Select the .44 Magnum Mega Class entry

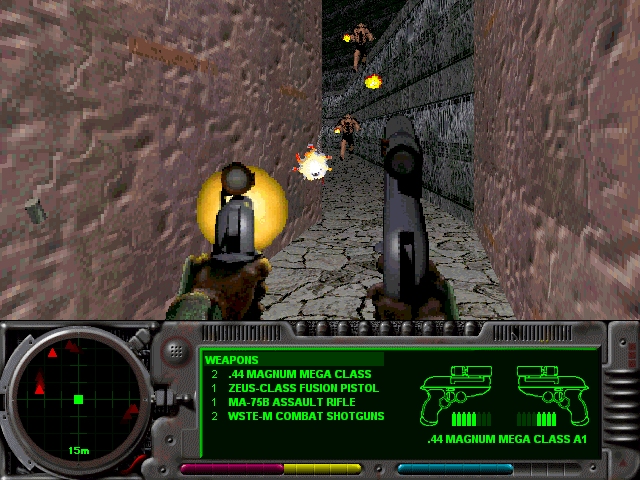(x=300, y=374)
